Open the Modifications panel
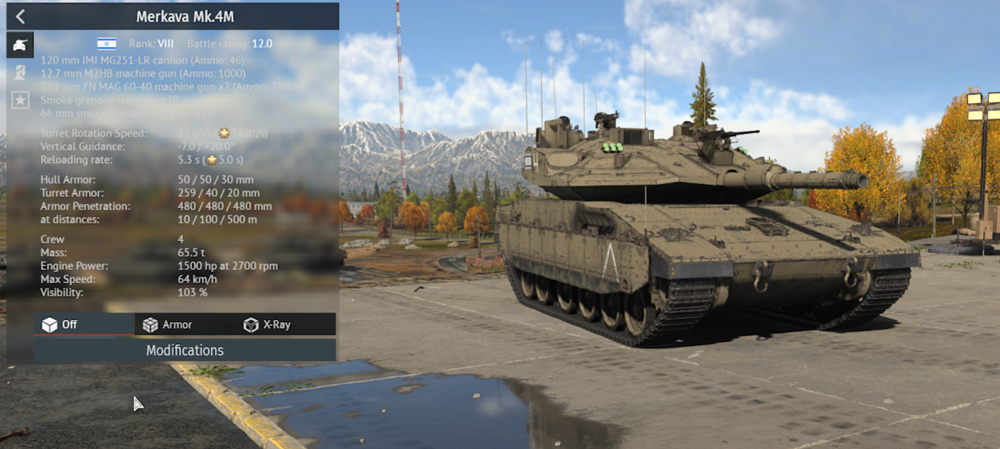 tap(184, 351)
